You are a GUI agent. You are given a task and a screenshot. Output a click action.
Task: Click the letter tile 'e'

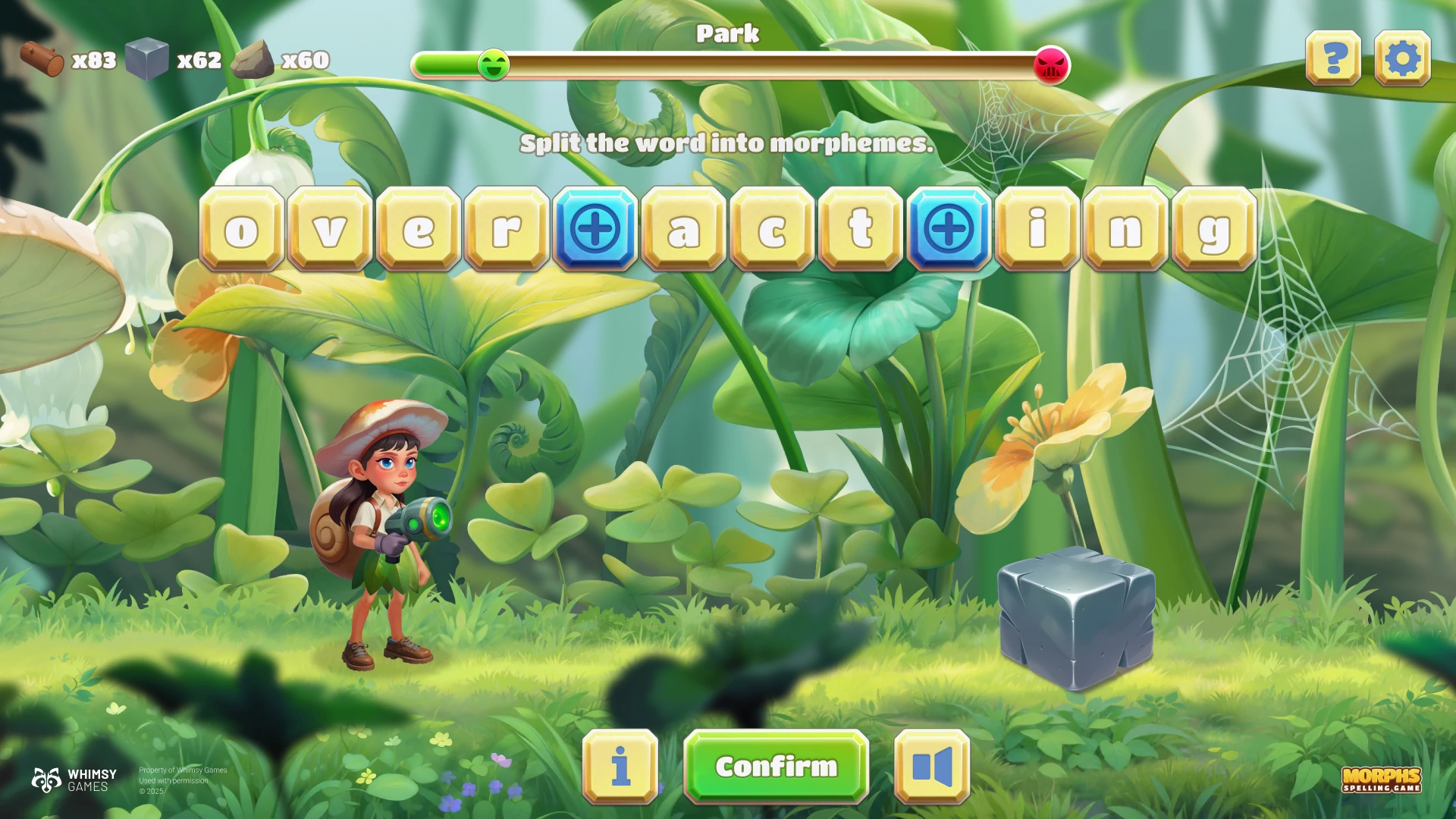pyautogui.click(x=419, y=228)
